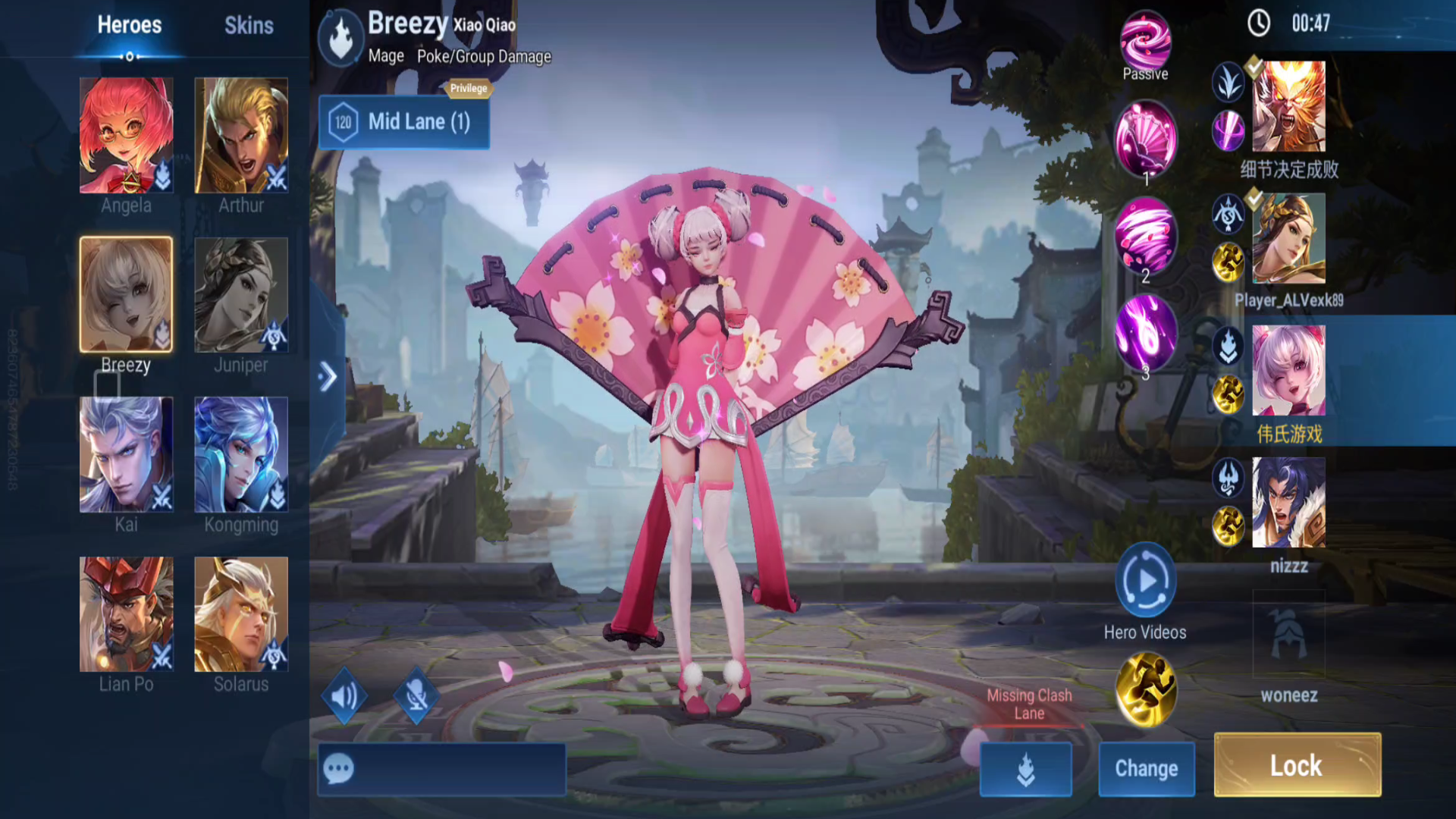This screenshot has height=819, width=1456.
Task: Click the Change button
Action: pyautogui.click(x=1146, y=769)
